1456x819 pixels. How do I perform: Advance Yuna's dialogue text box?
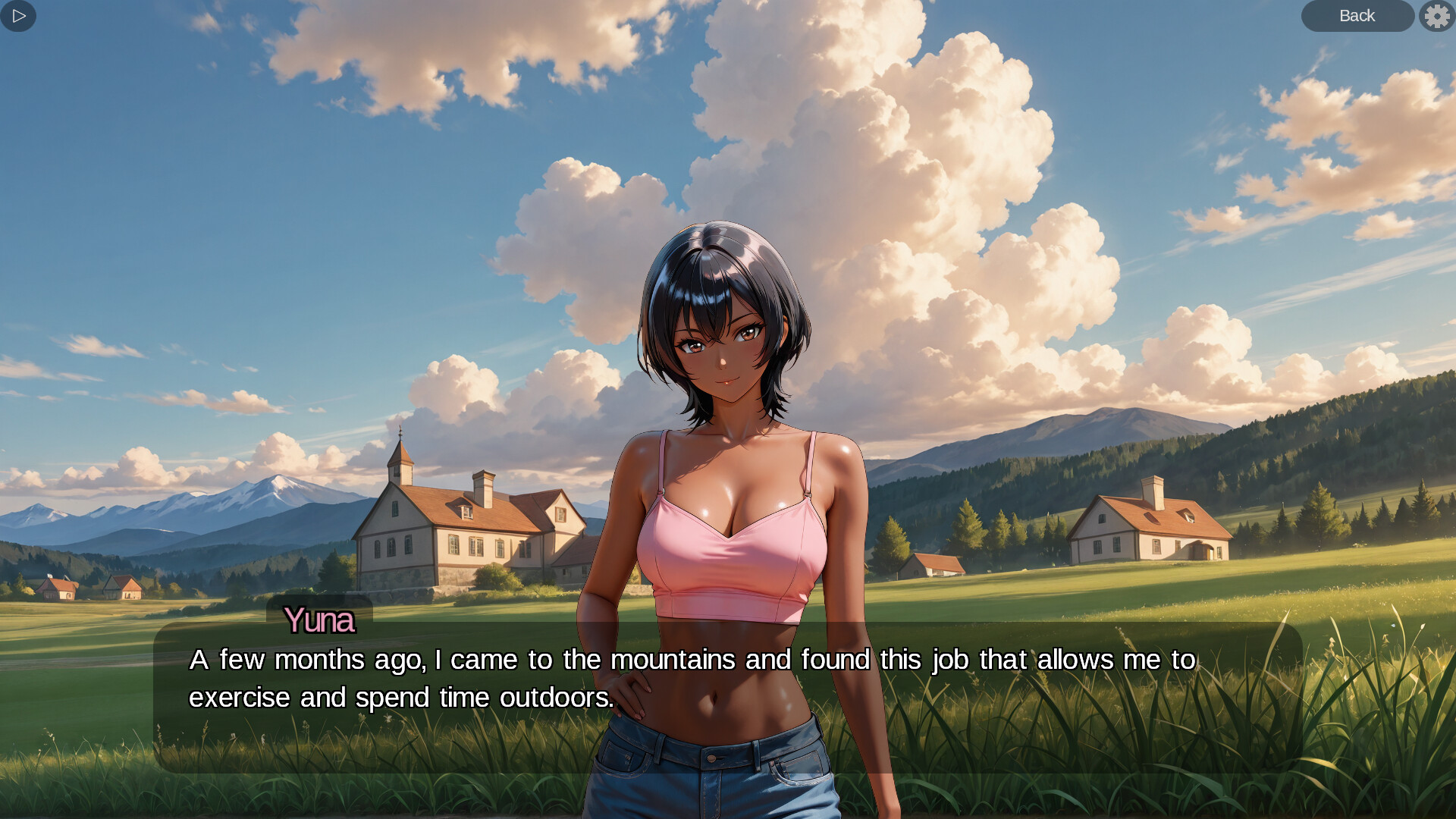click(726, 696)
